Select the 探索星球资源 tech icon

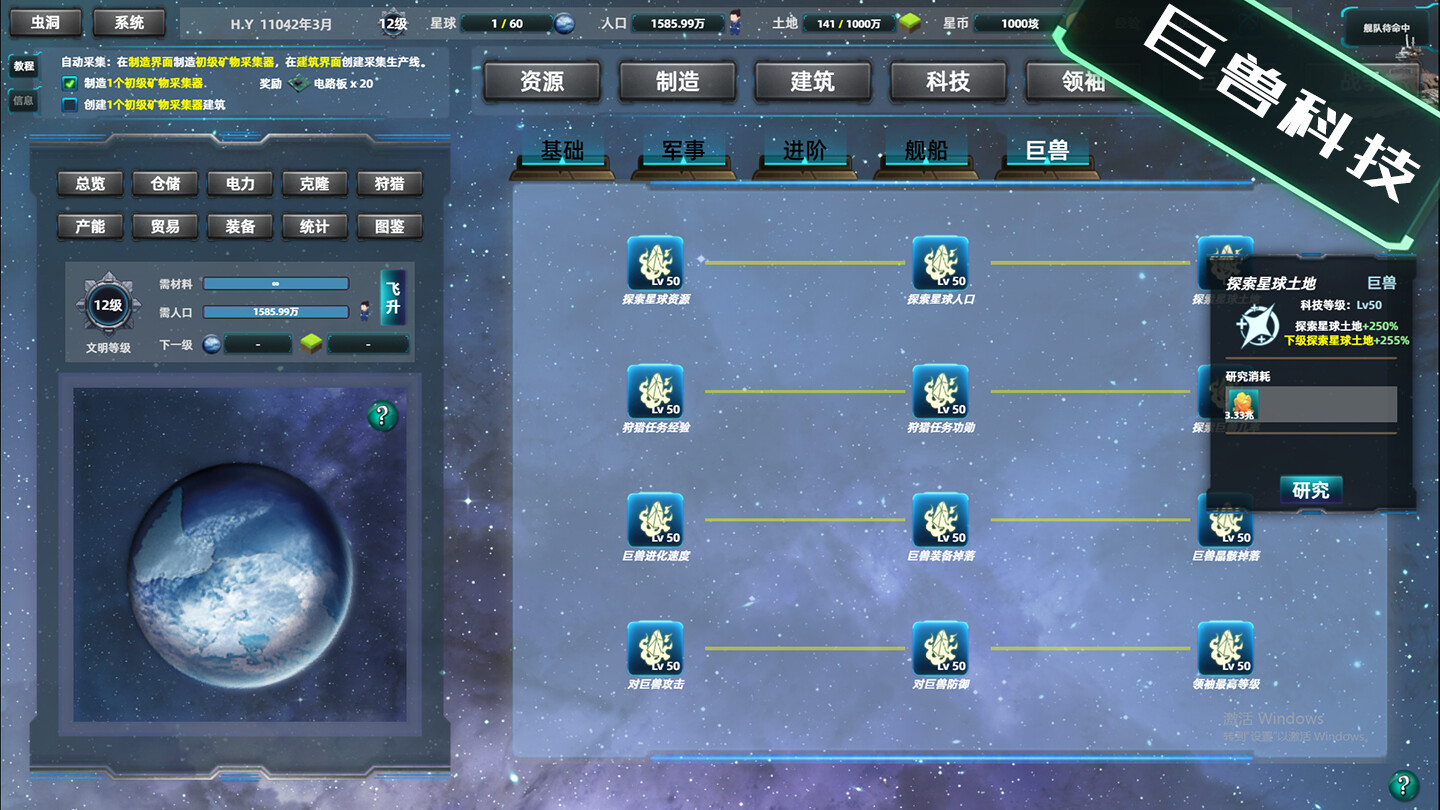click(x=655, y=264)
